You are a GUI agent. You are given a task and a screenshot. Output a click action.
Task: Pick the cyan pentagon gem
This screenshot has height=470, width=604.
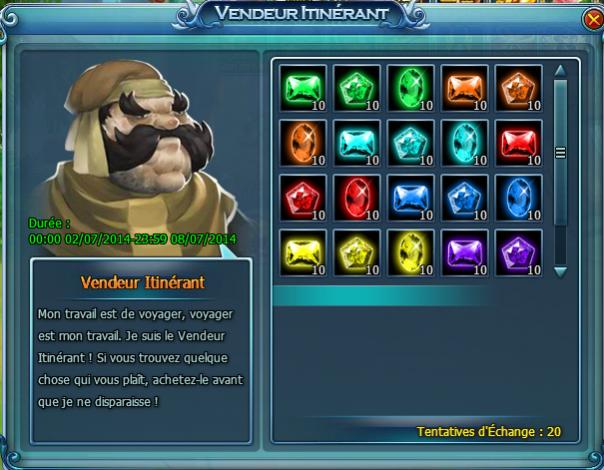click(x=407, y=142)
